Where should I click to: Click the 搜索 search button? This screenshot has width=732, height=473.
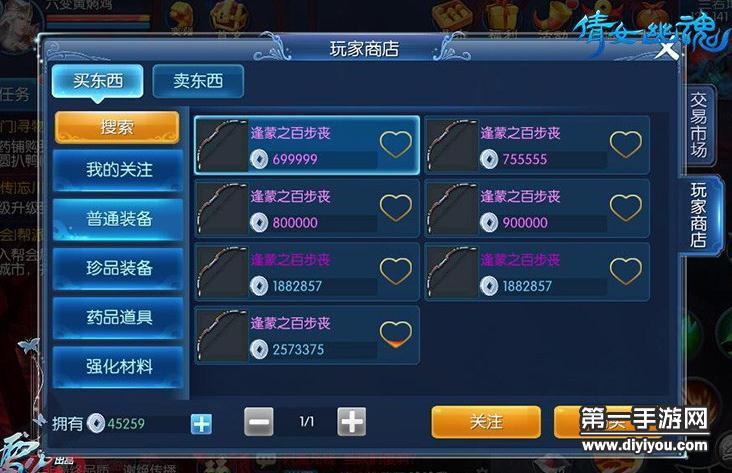117,127
